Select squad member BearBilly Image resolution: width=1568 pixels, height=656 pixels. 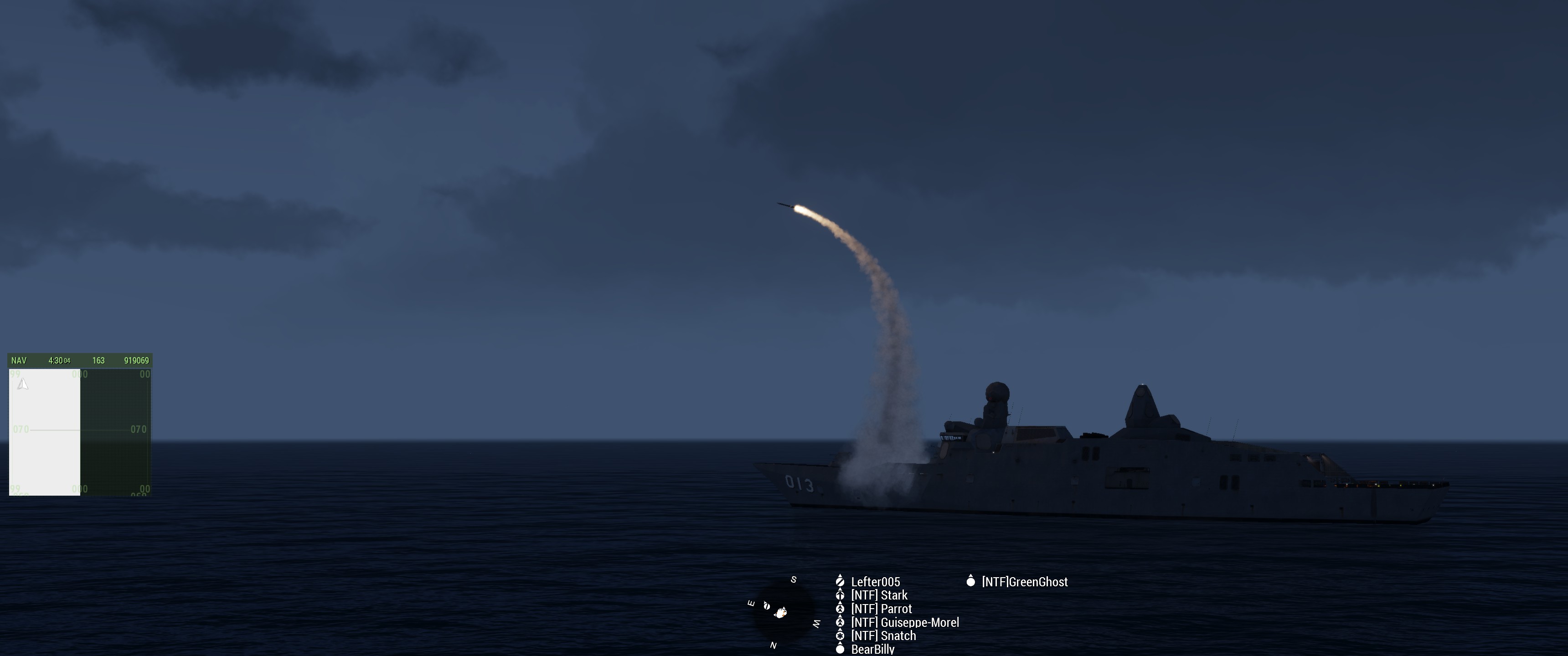pos(872,649)
